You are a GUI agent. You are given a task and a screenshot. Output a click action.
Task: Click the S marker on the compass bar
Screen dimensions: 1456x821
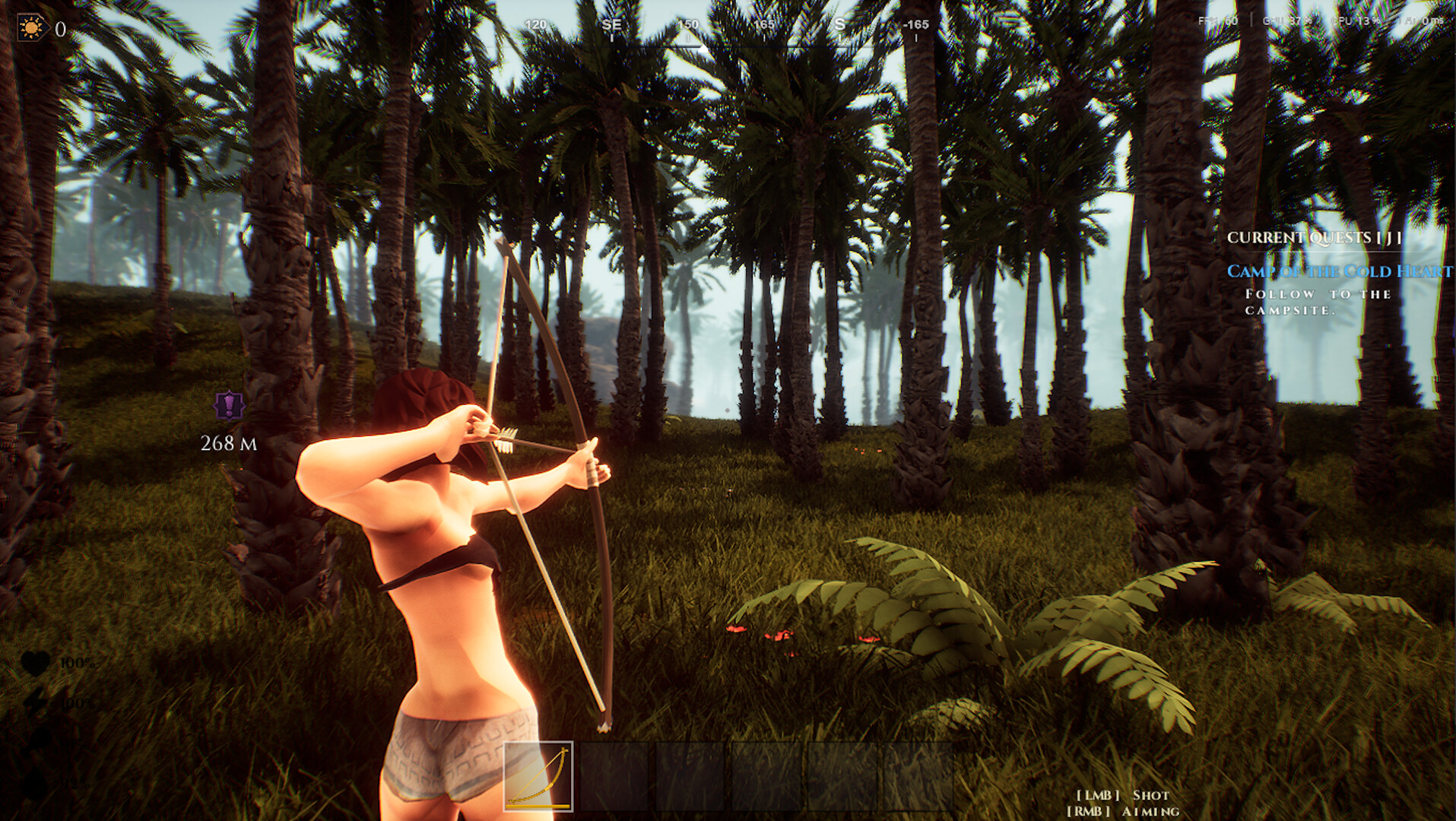pyautogui.click(x=839, y=24)
